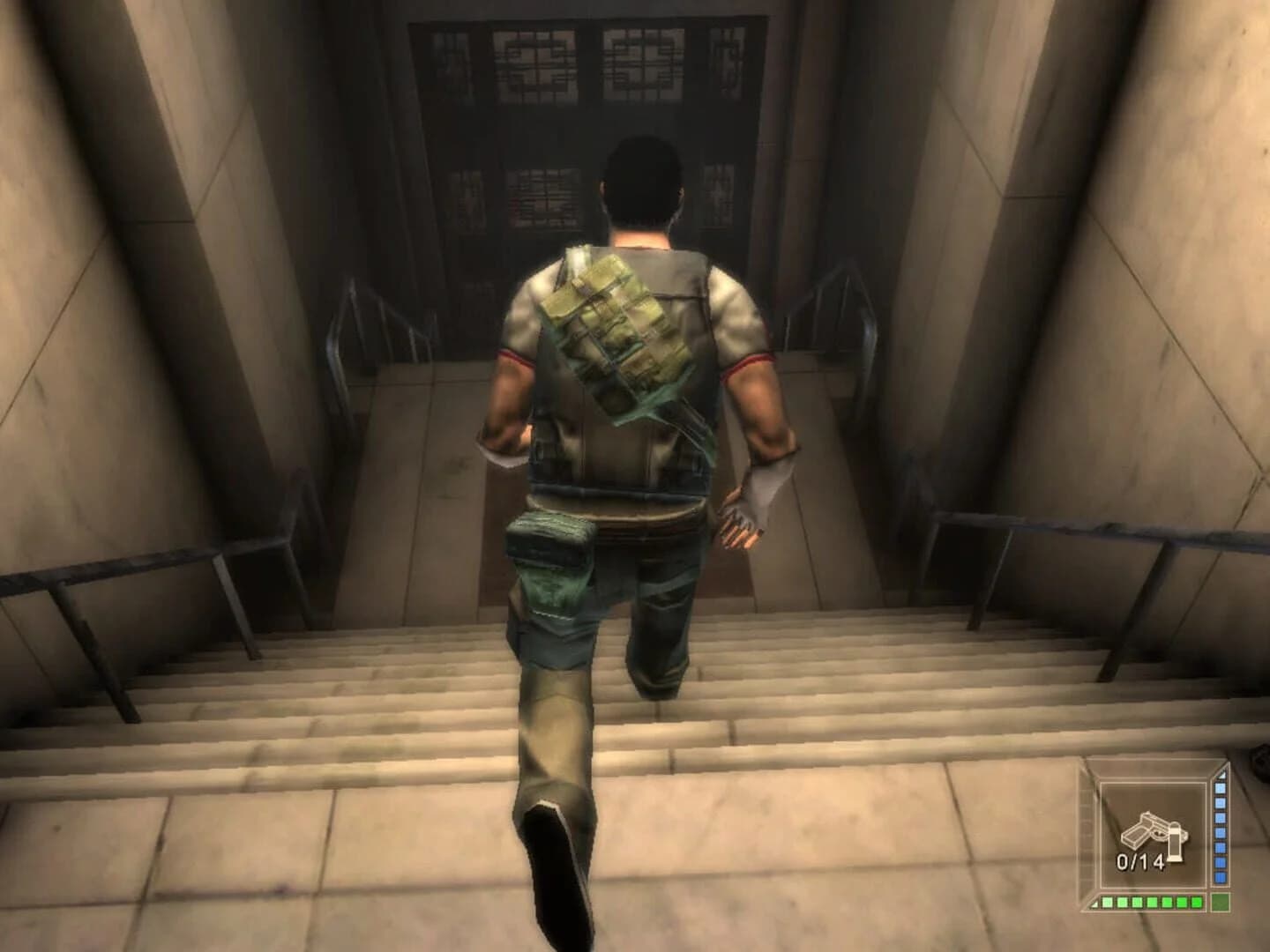Select the dark green segment ending the health bar

1221,902
